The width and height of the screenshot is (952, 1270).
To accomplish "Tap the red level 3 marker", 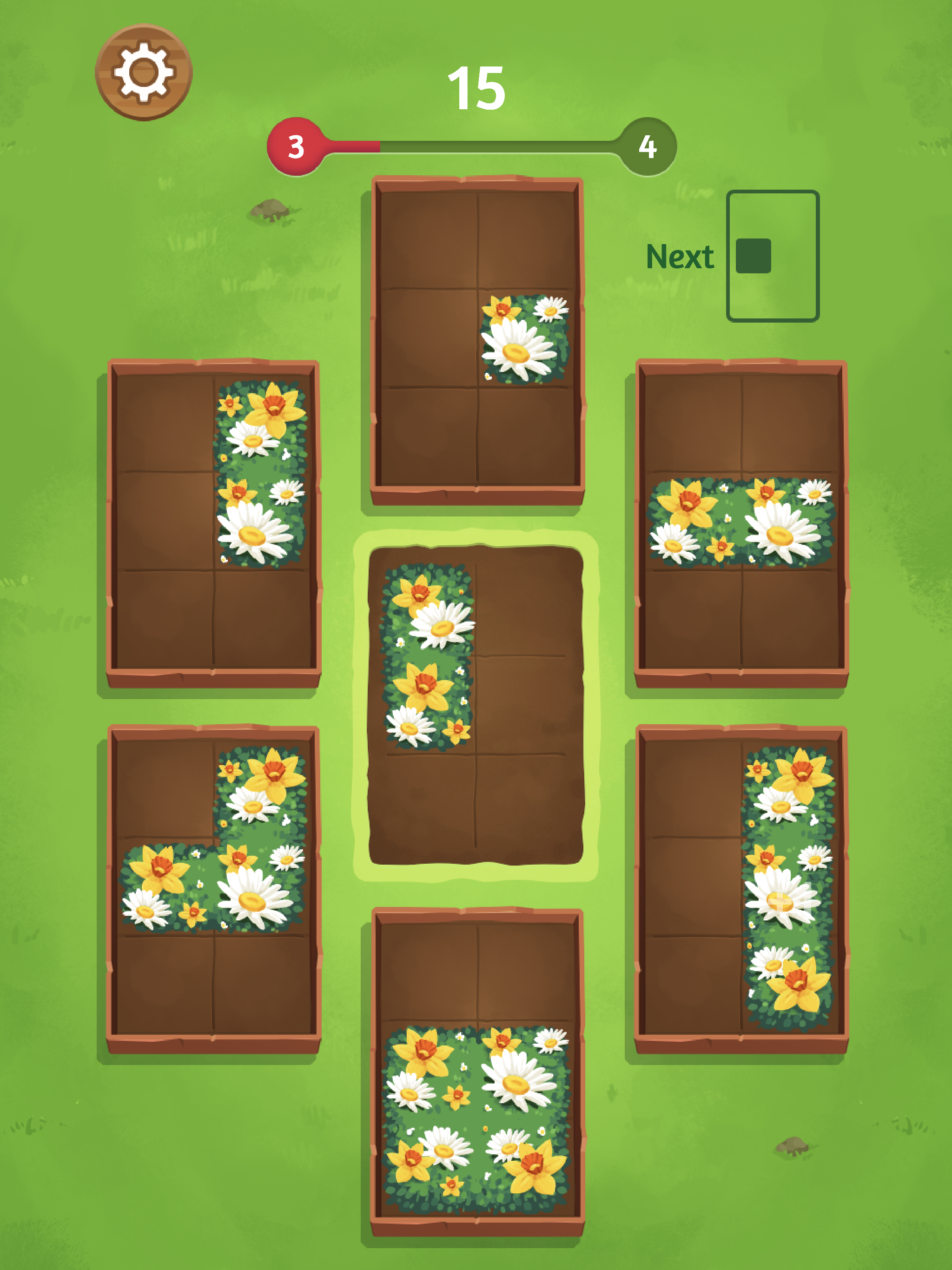I will (x=296, y=147).
